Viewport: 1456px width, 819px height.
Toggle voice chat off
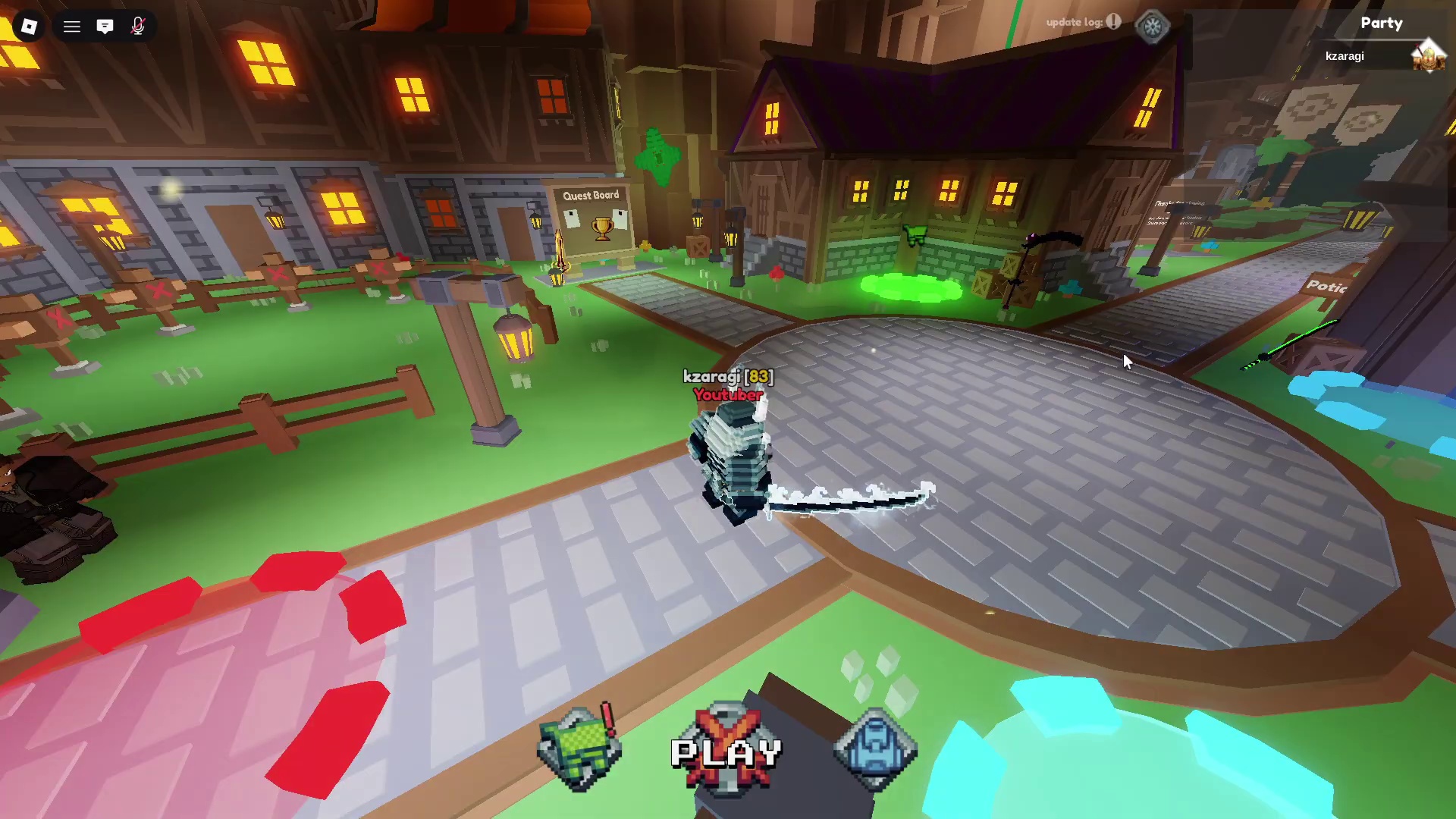[x=138, y=26]
